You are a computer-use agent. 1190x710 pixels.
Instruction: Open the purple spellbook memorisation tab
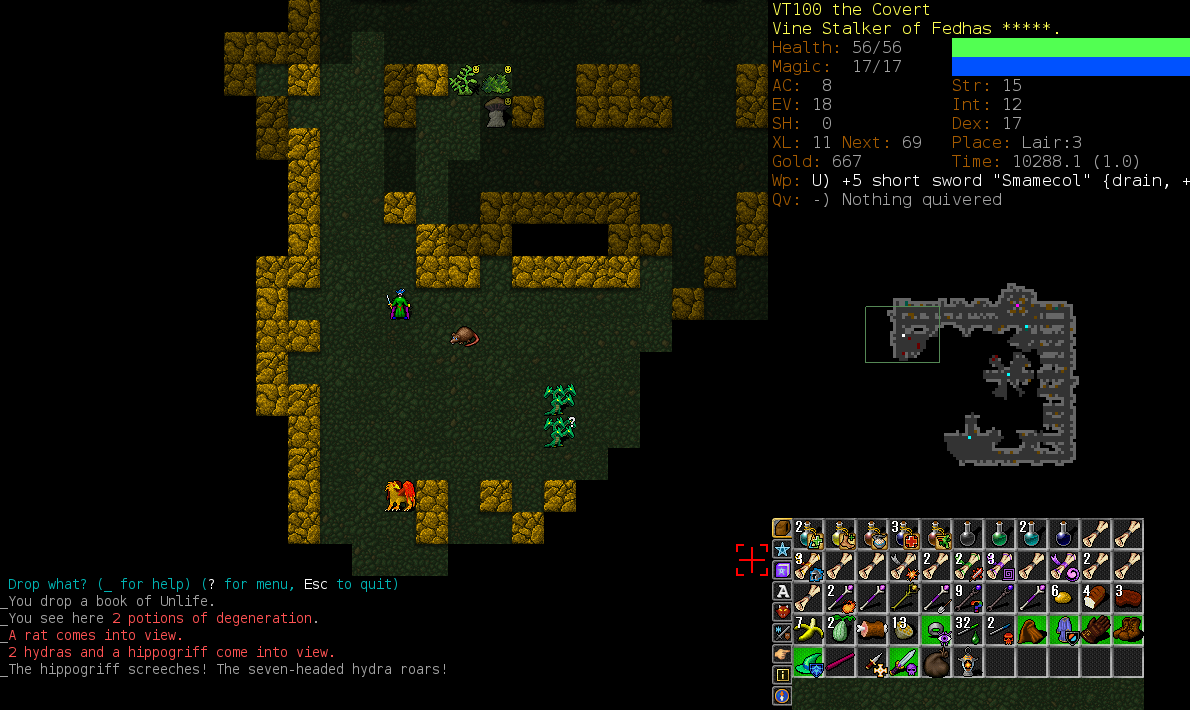tap(782, 570)
